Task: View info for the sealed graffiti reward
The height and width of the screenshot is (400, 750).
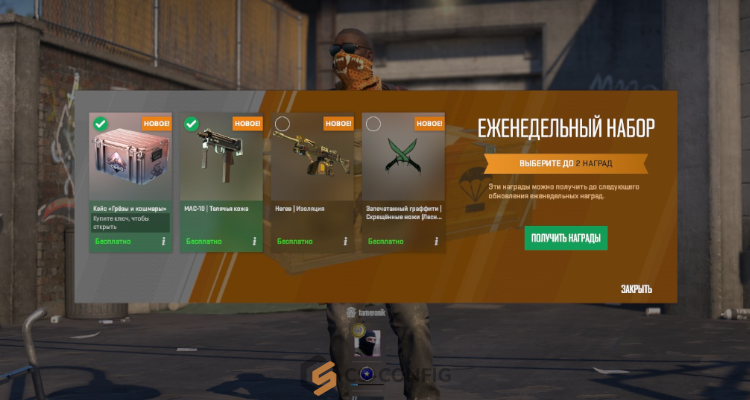Action: pyautogui.click(x=437, y=241)
